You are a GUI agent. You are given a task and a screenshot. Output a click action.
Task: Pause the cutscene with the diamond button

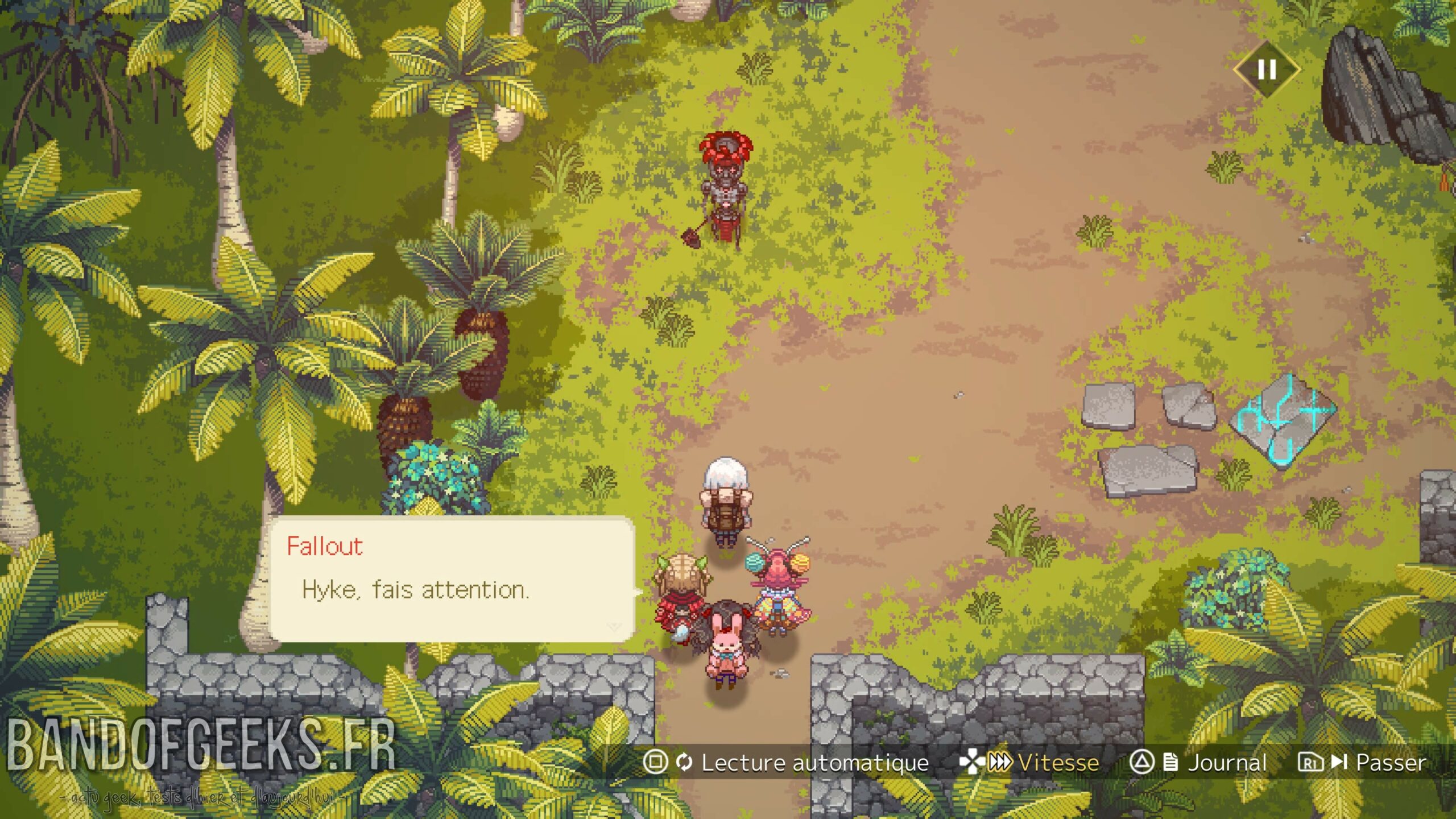click(x=1267, y=70)
